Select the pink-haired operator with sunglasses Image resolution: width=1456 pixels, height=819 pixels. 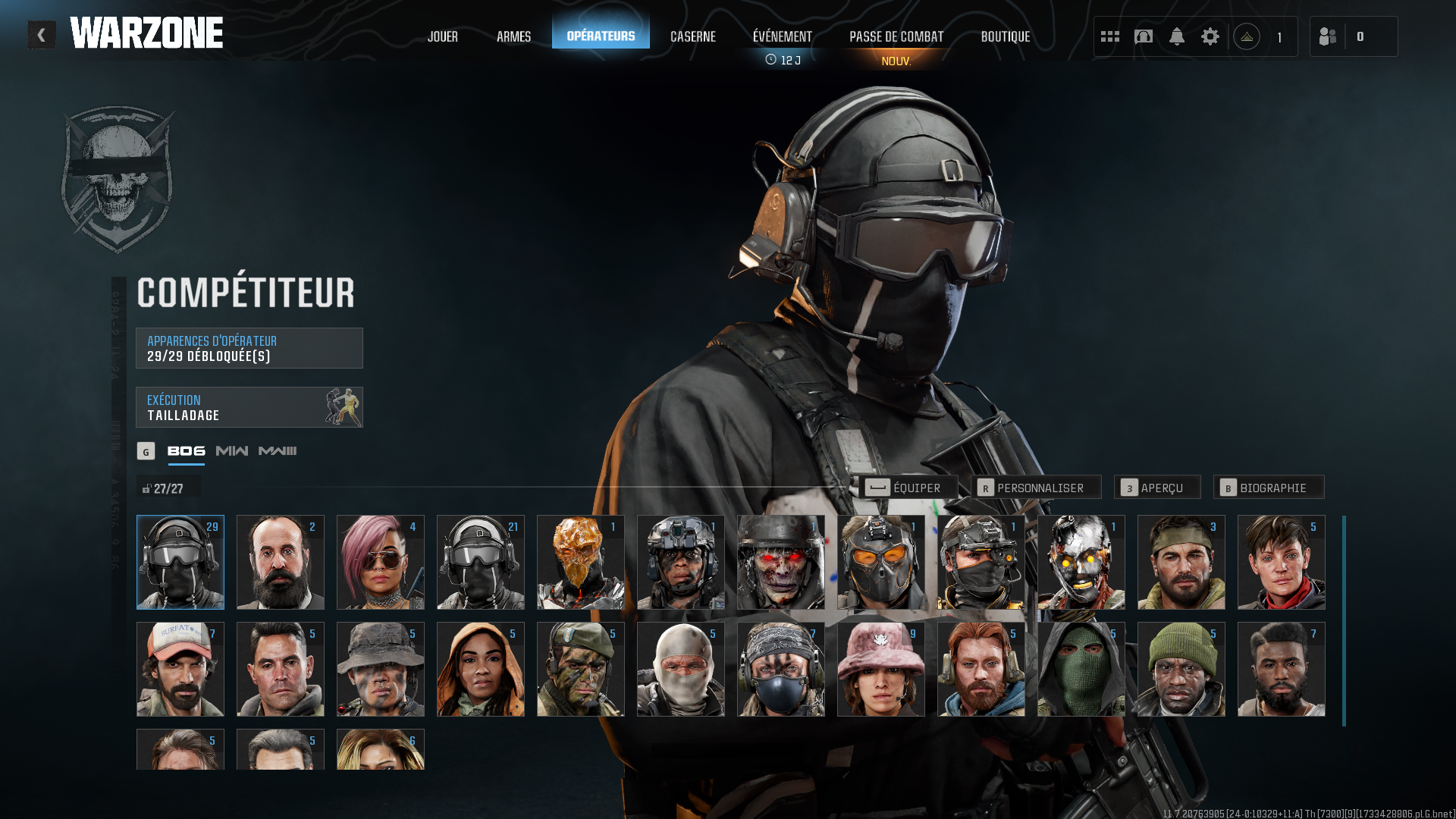380,563
